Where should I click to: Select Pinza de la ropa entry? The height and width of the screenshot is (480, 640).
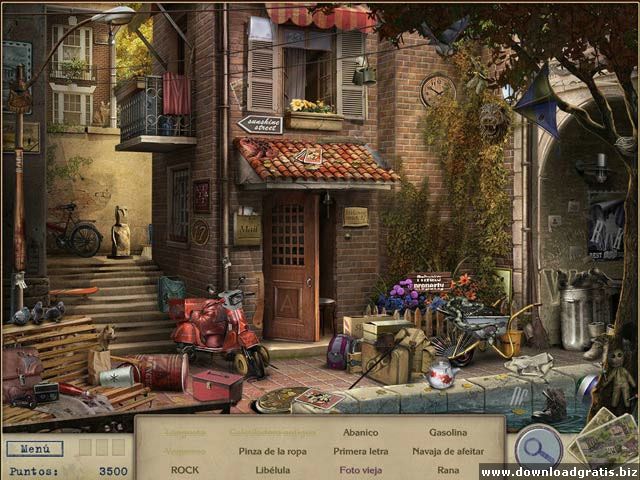click(271, 451)
